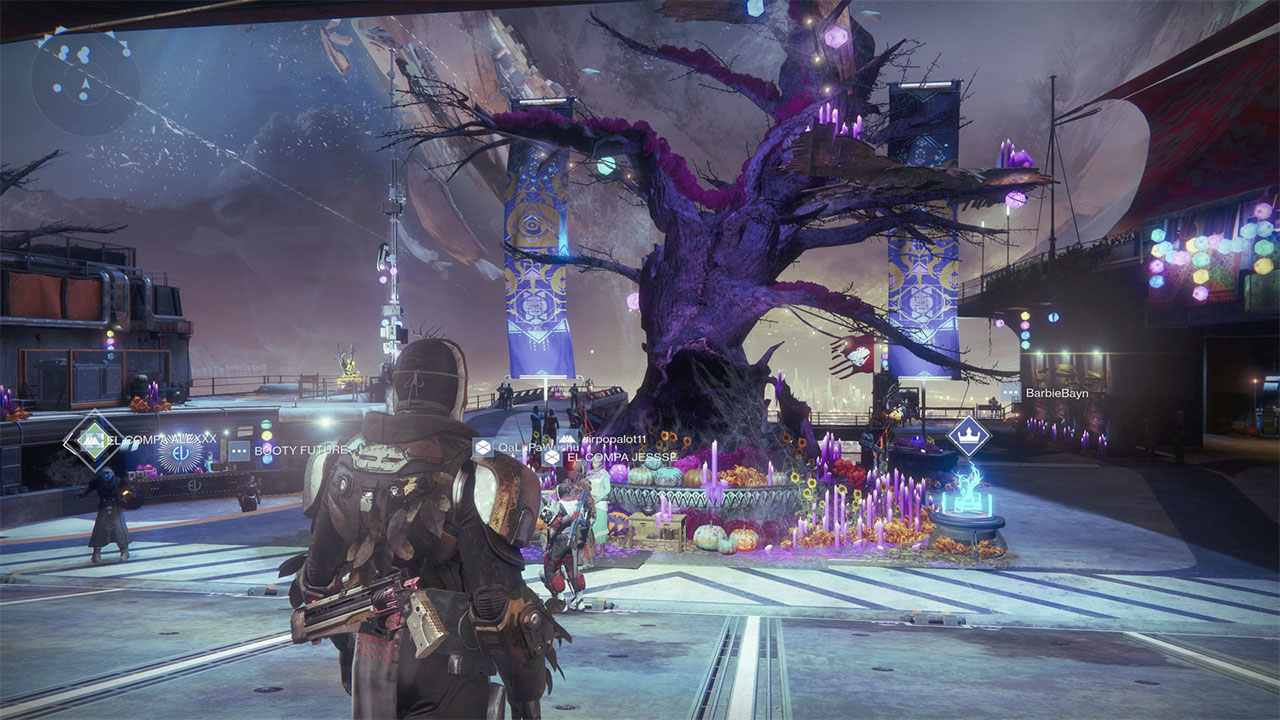Click the crown diamond vendor marker
Viewport: 1280px width, 720px height.
point(968,436)
